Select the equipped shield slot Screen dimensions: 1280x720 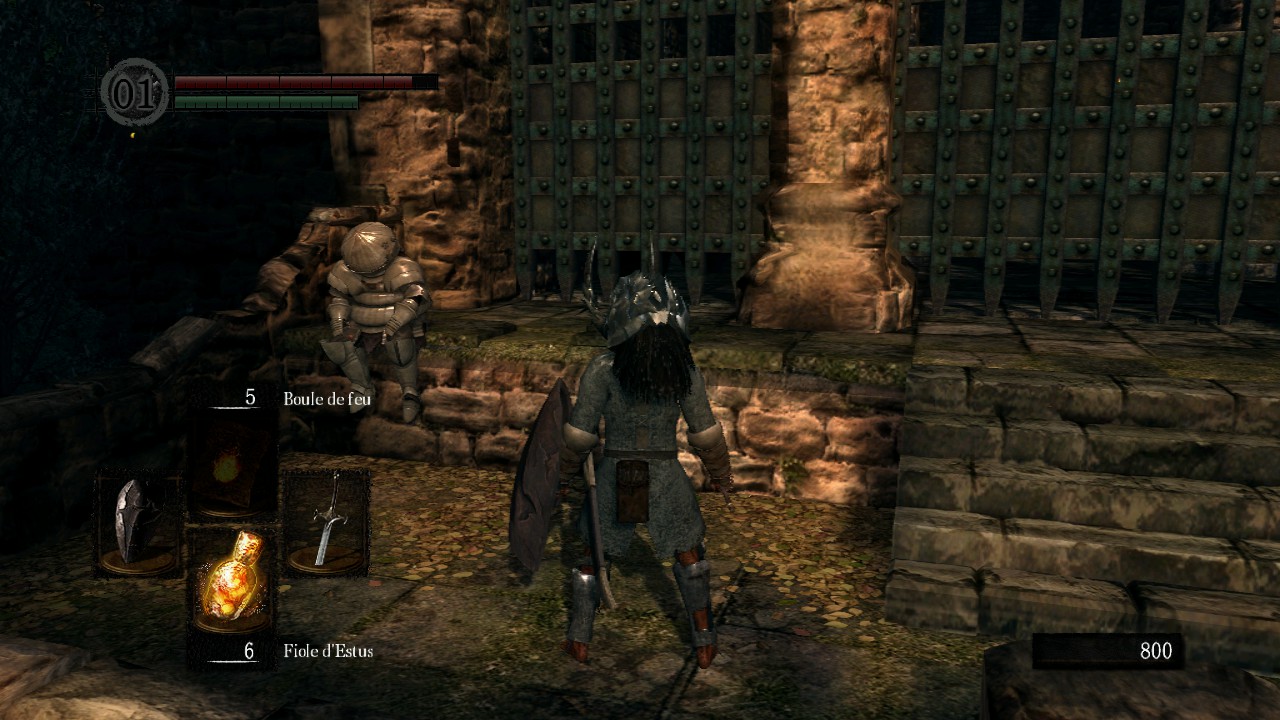pos(138,522)
